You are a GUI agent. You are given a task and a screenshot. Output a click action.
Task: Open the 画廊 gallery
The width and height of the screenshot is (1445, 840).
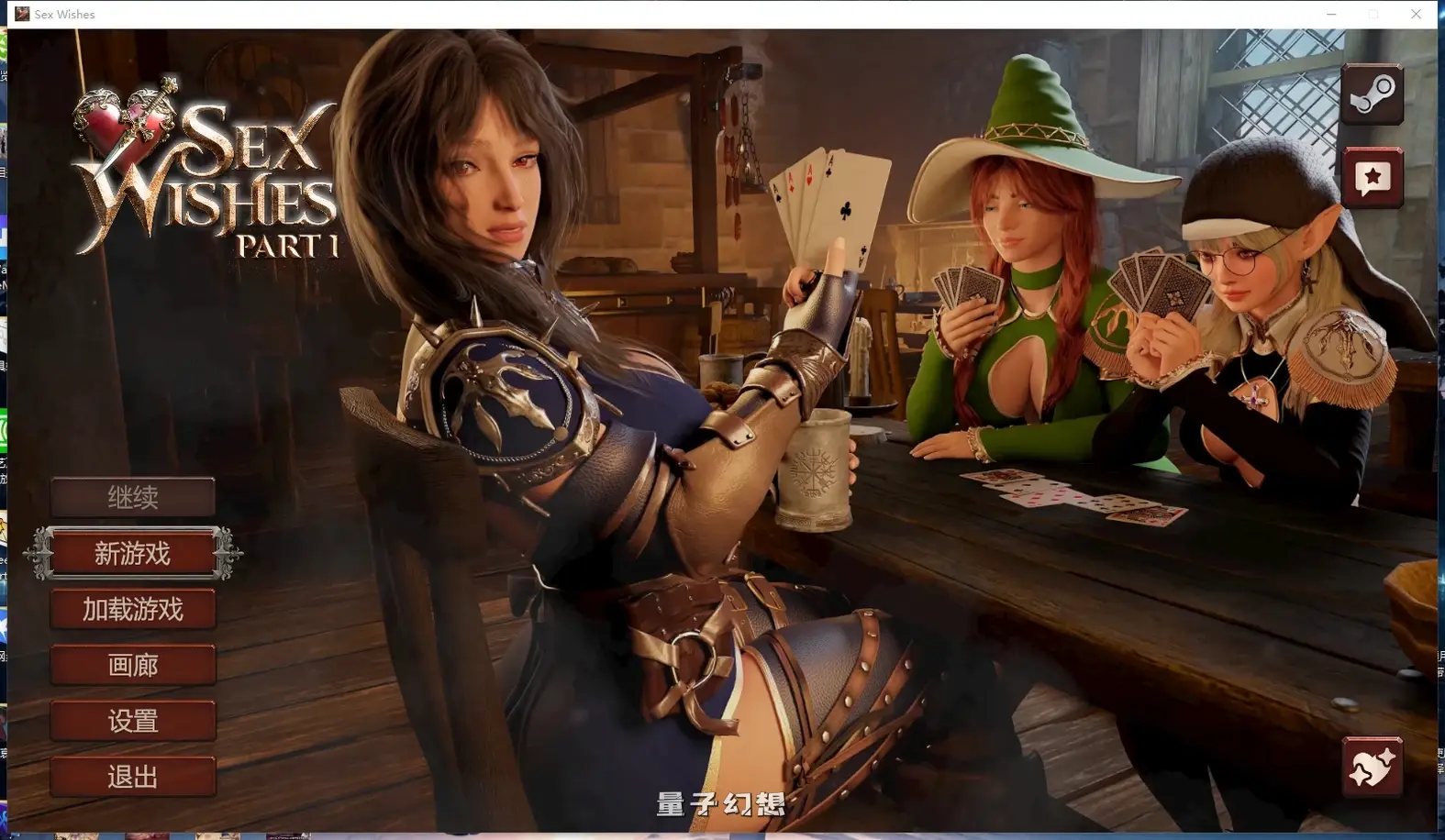point(133,665)
